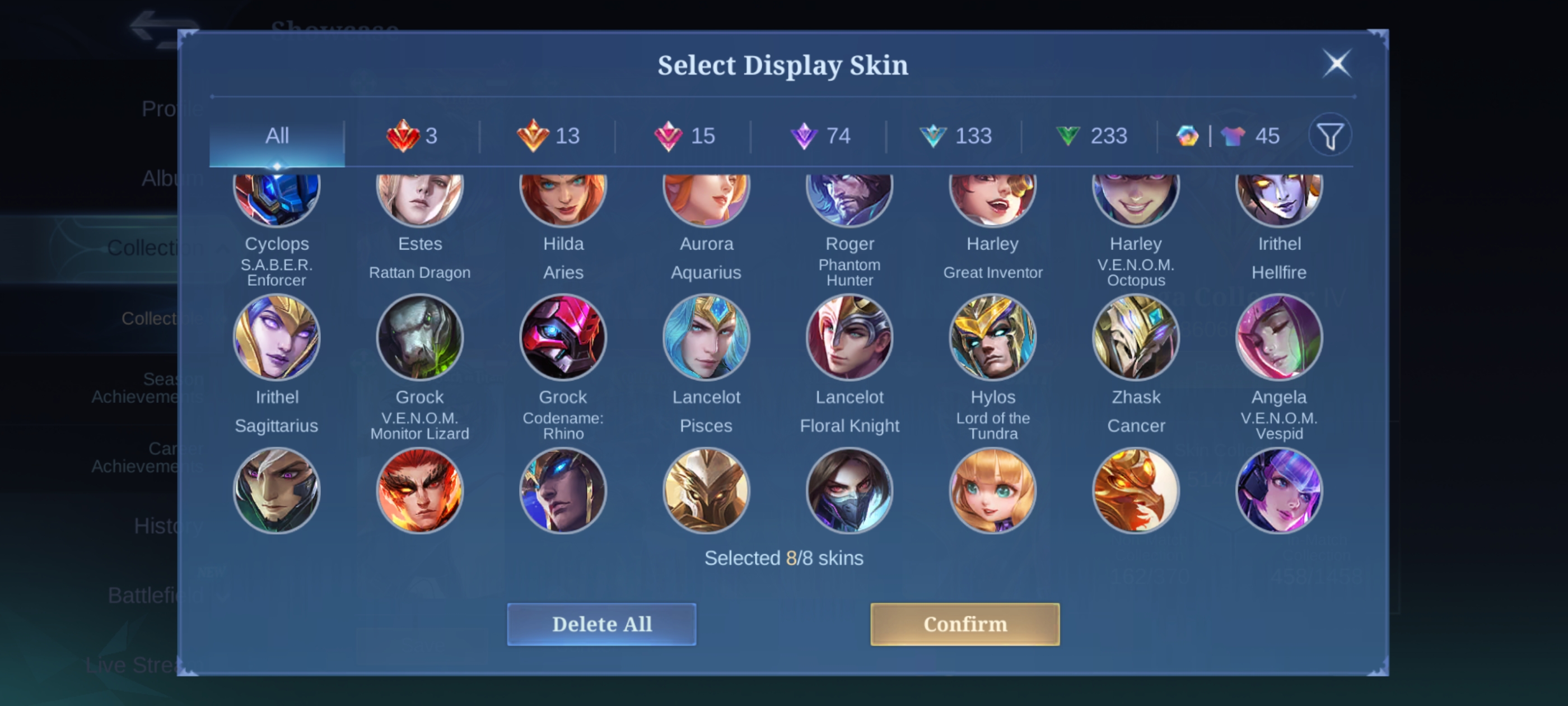1568x706 pixels.
Task: Choose Grock V.E.N.O.M. Monitor Lizard skin
Action: [420, 337]
